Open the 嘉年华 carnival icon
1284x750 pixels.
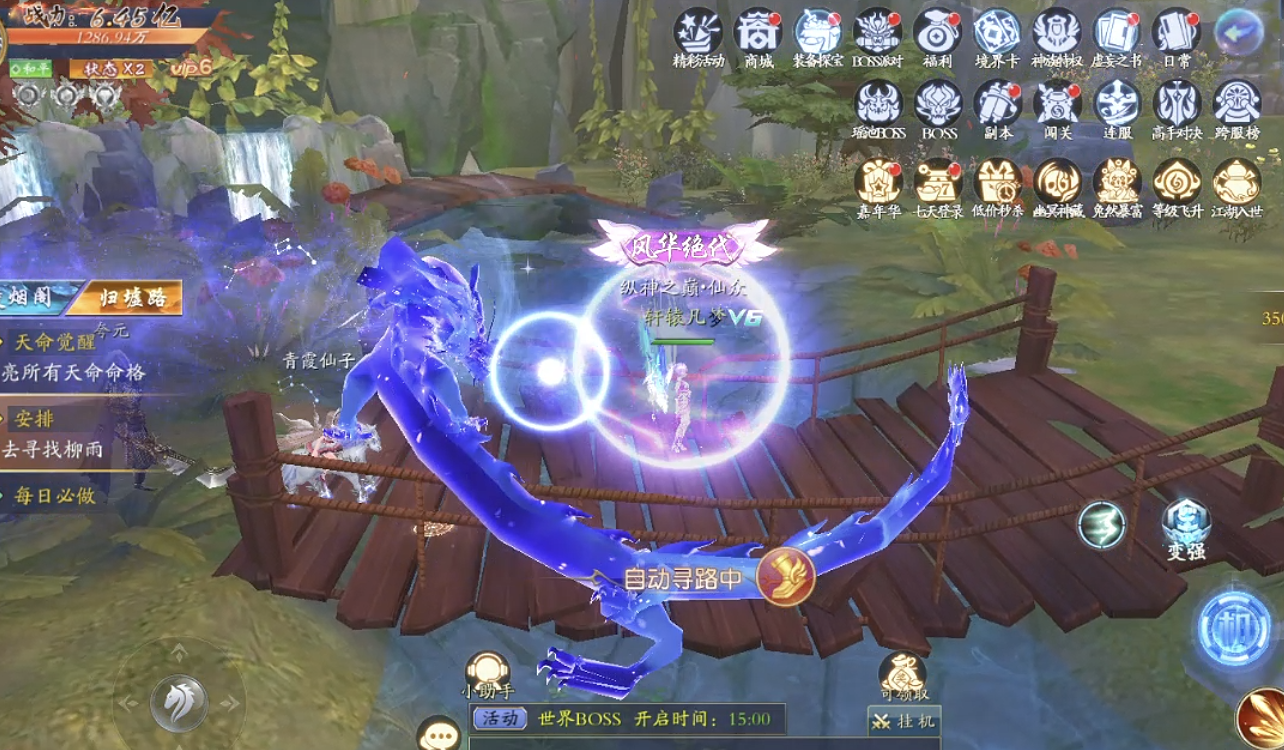[x=878, y=182]
